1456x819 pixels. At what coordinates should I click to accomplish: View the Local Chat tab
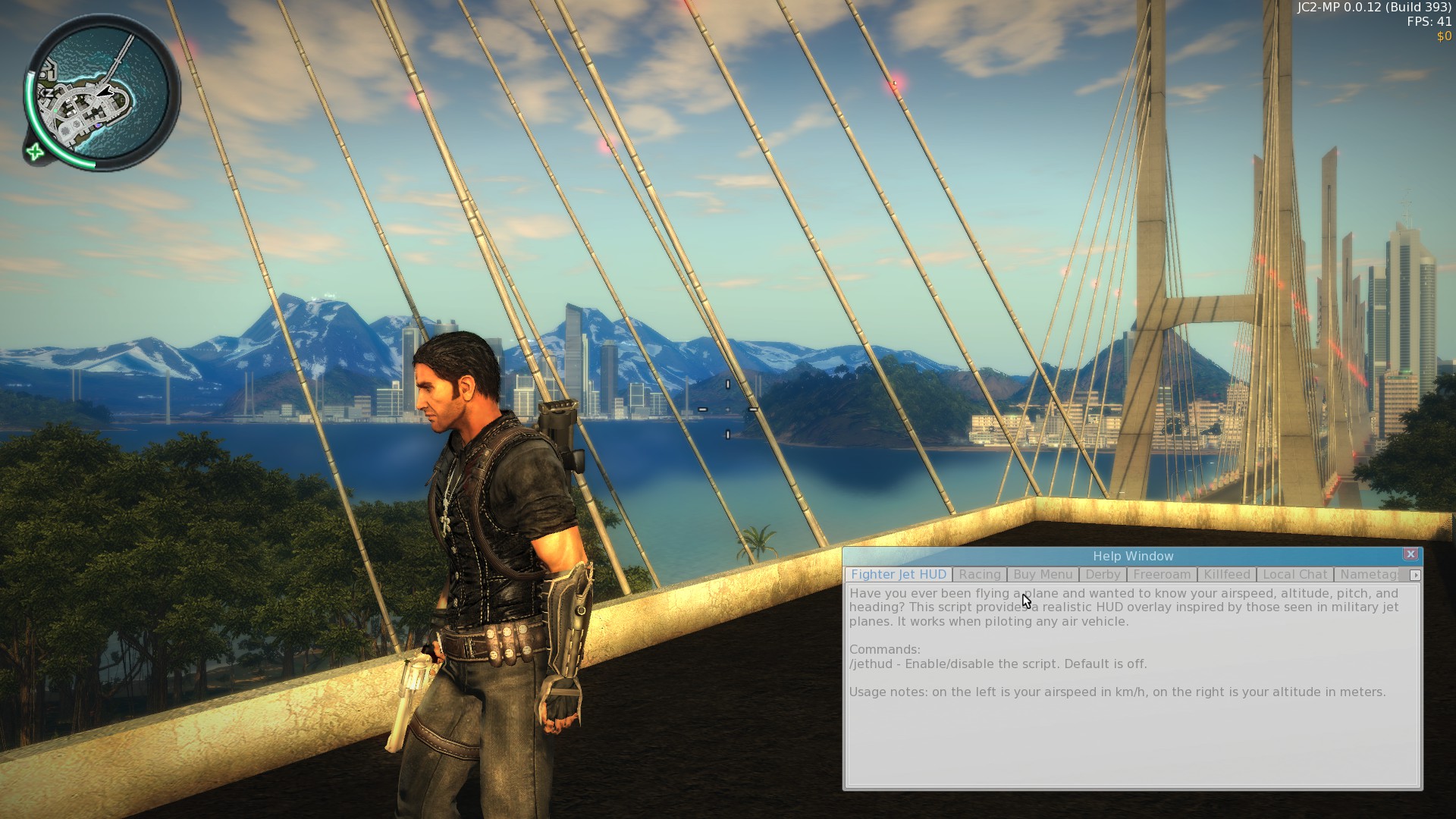[x=1294, y=575]
